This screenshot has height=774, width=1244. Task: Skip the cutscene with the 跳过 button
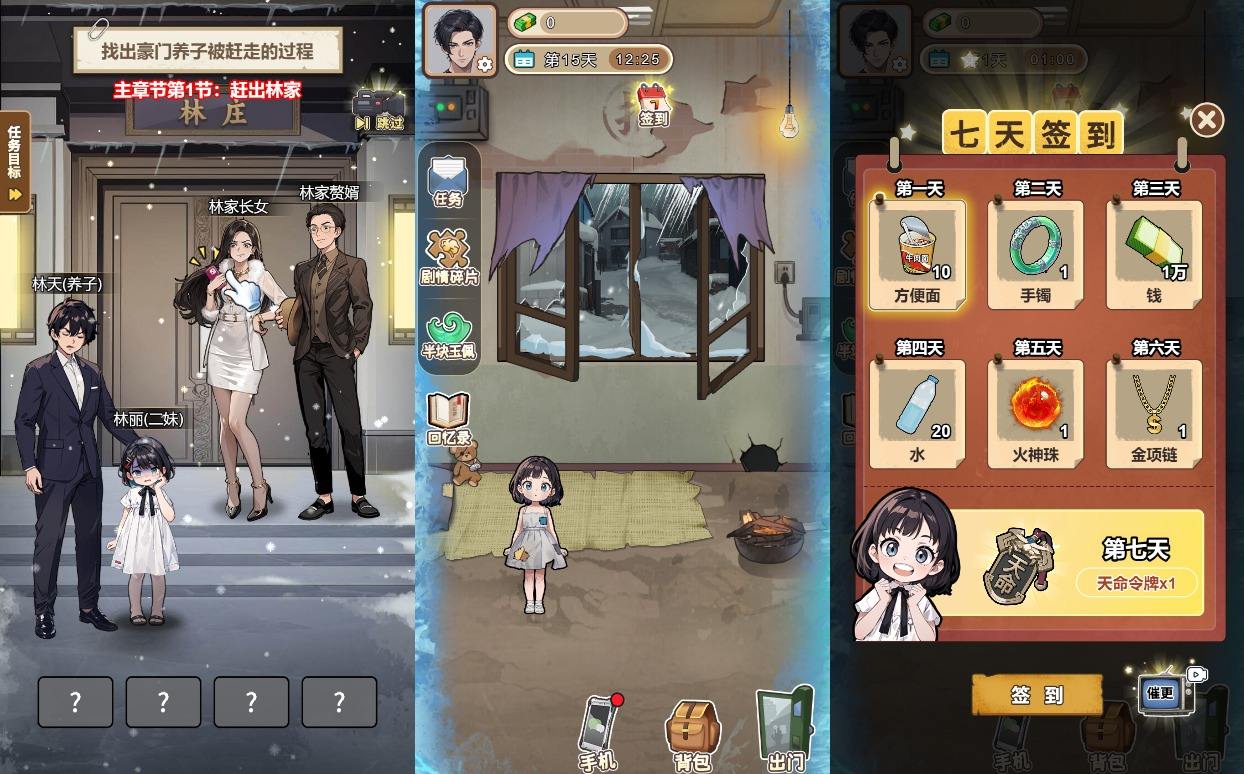tap(380, 112)
